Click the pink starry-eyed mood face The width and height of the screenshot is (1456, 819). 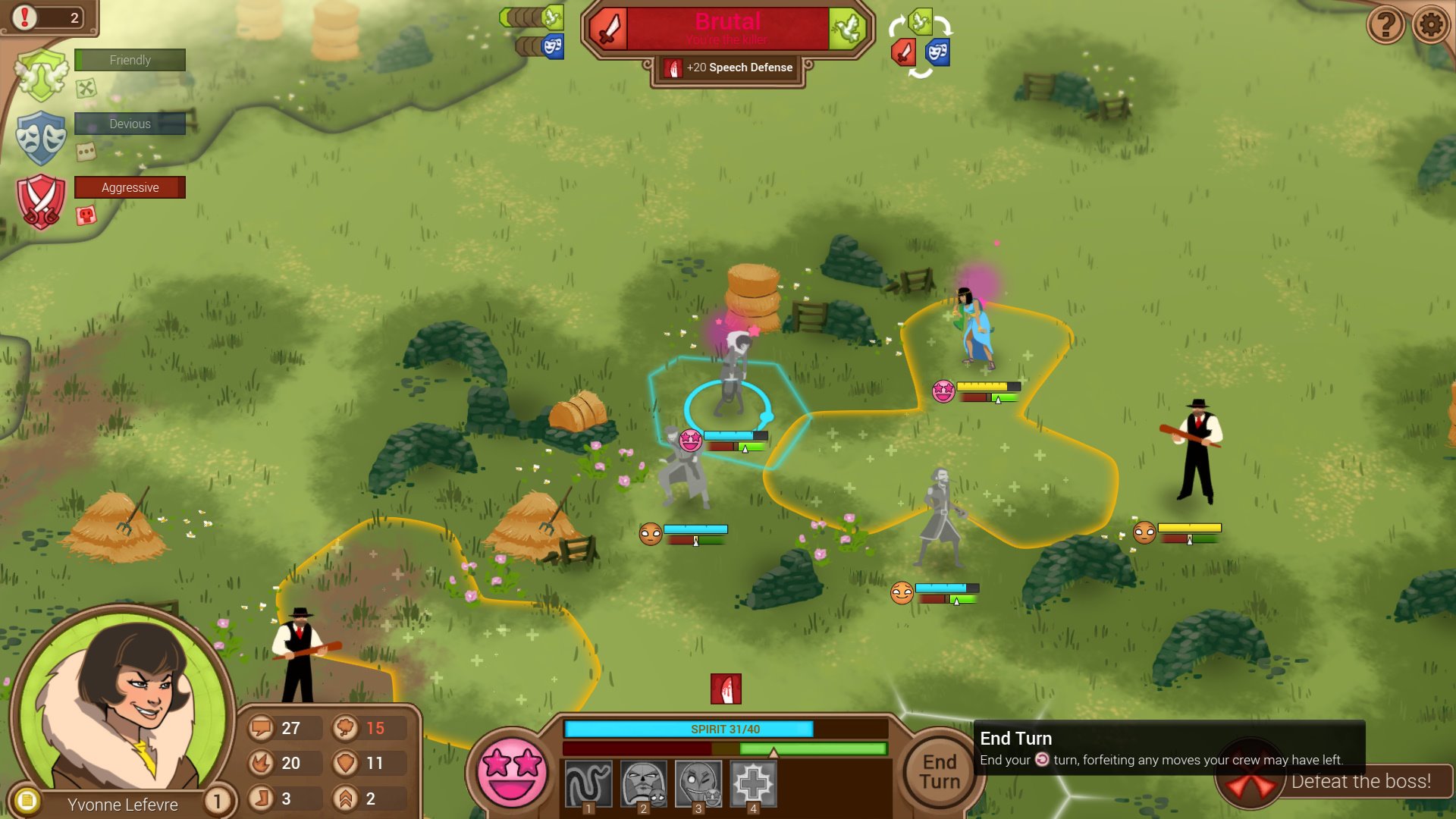[x=511, y=772]
